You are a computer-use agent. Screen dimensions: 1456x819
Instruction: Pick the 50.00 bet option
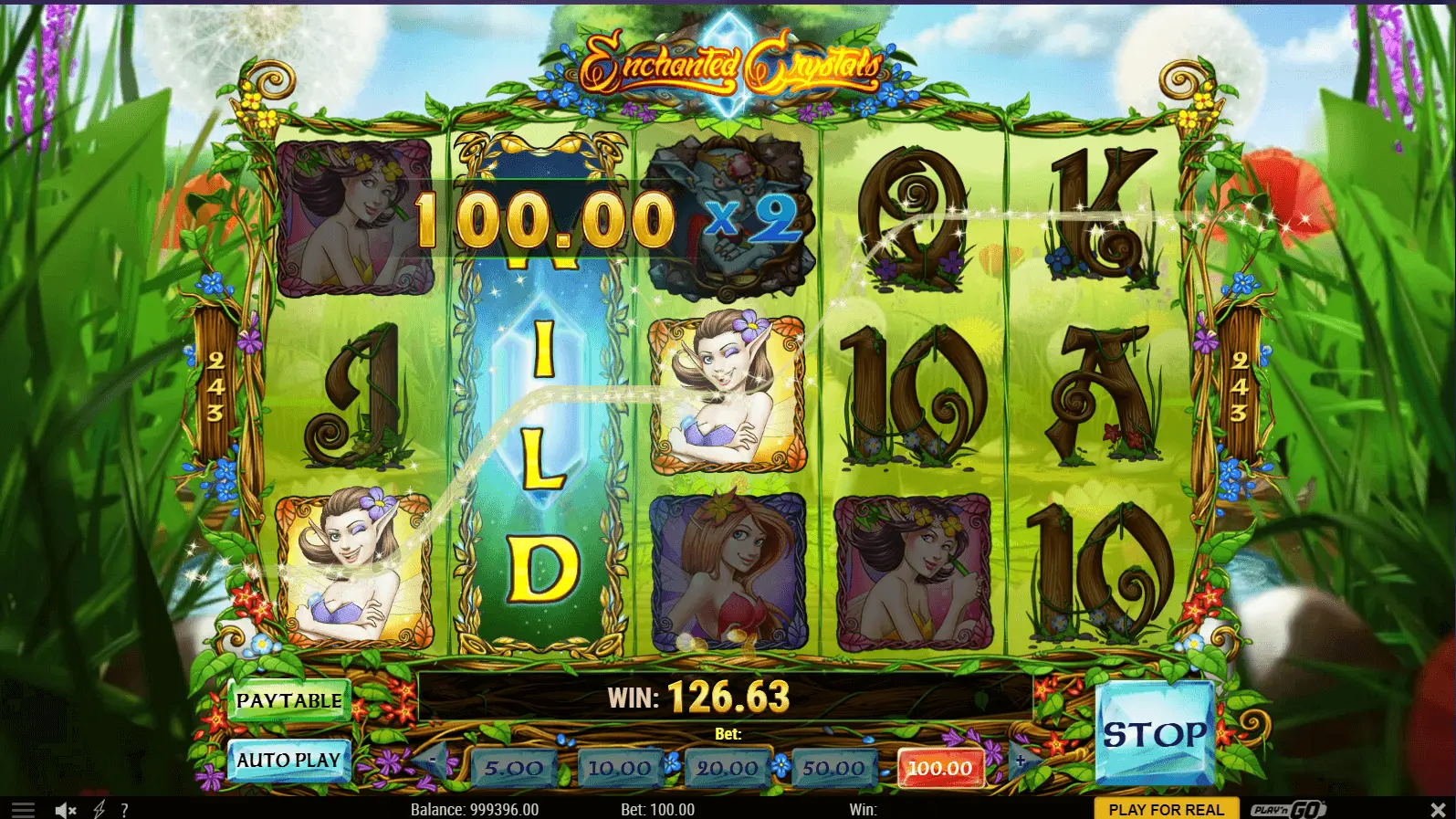(833, 769)
